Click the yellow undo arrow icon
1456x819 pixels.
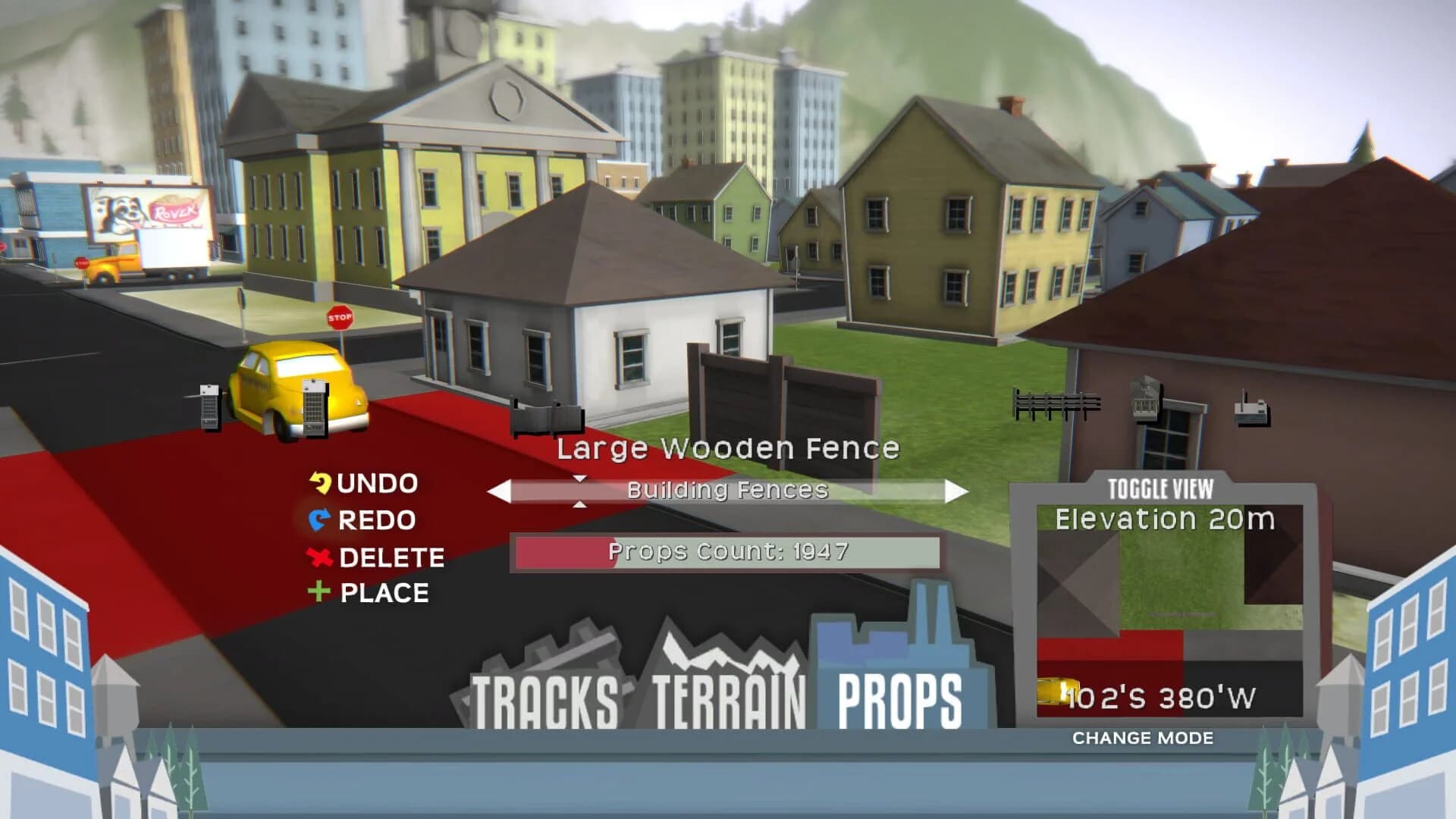322,482
